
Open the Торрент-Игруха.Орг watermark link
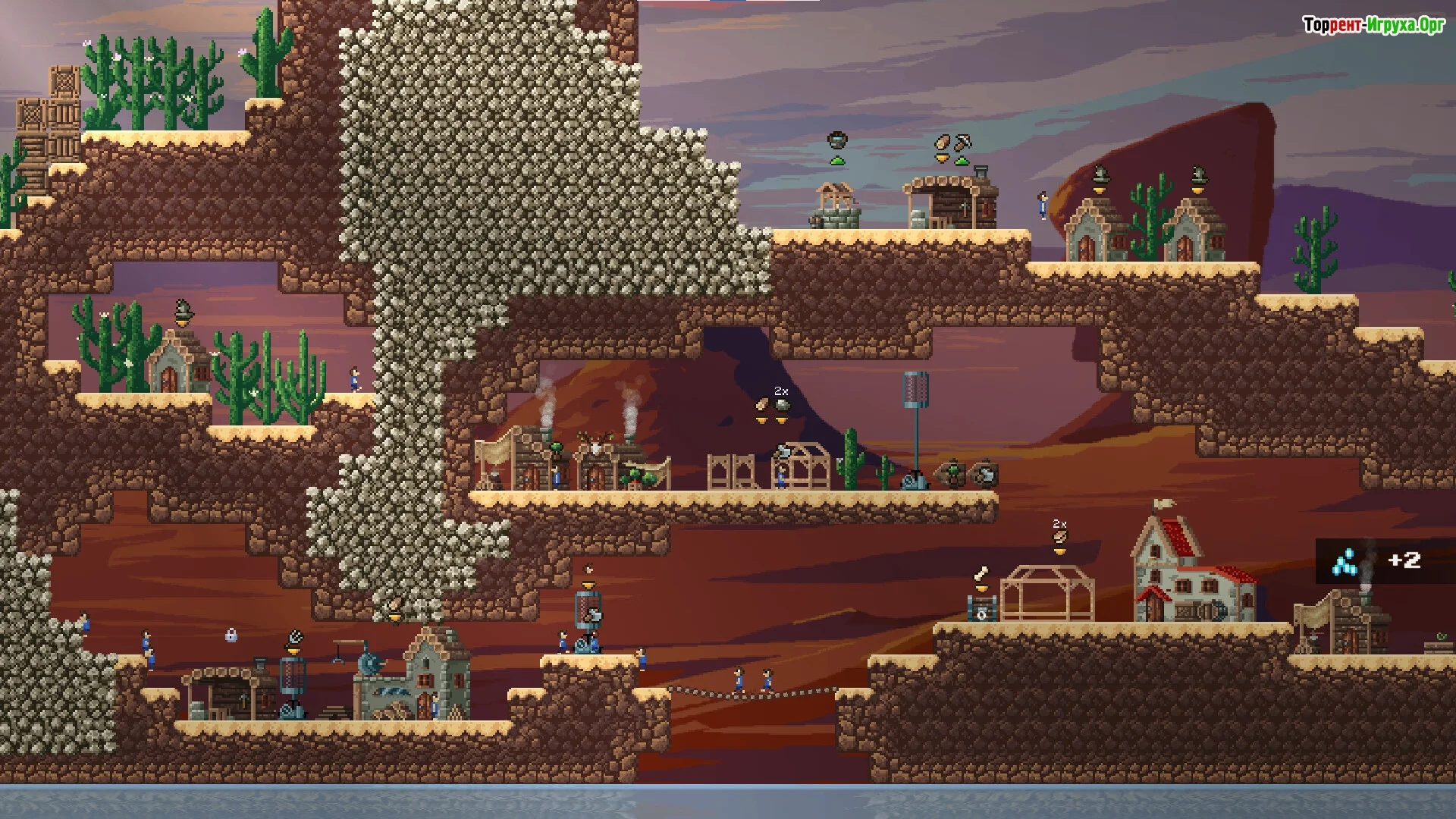[x=1373, y=26]
